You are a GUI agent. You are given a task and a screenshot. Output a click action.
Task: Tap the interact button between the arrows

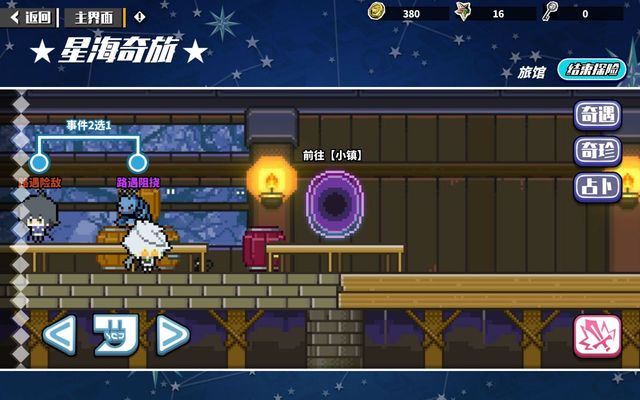(x=114, y=335)
